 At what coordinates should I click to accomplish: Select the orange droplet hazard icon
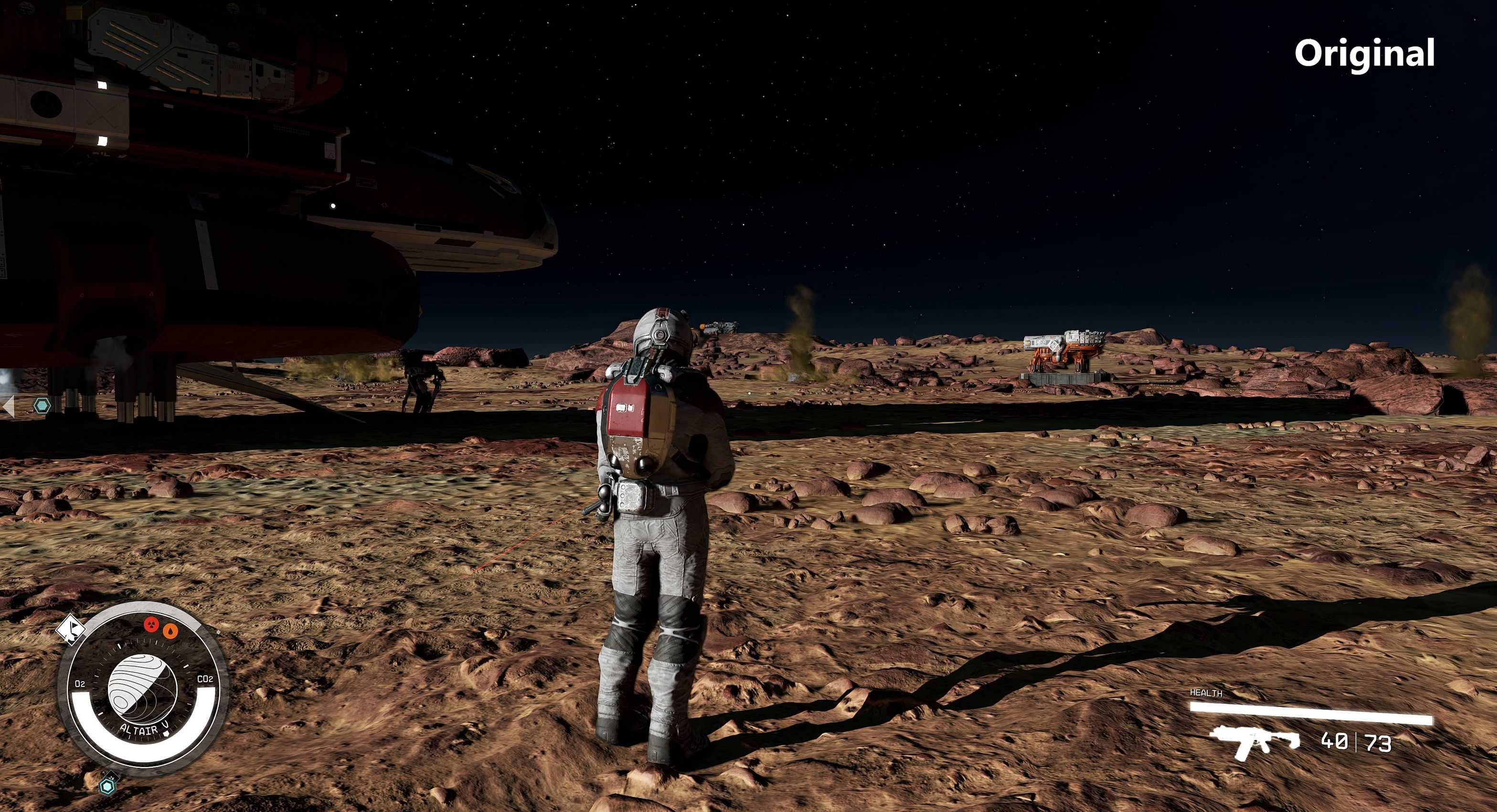tap(170, 630)
